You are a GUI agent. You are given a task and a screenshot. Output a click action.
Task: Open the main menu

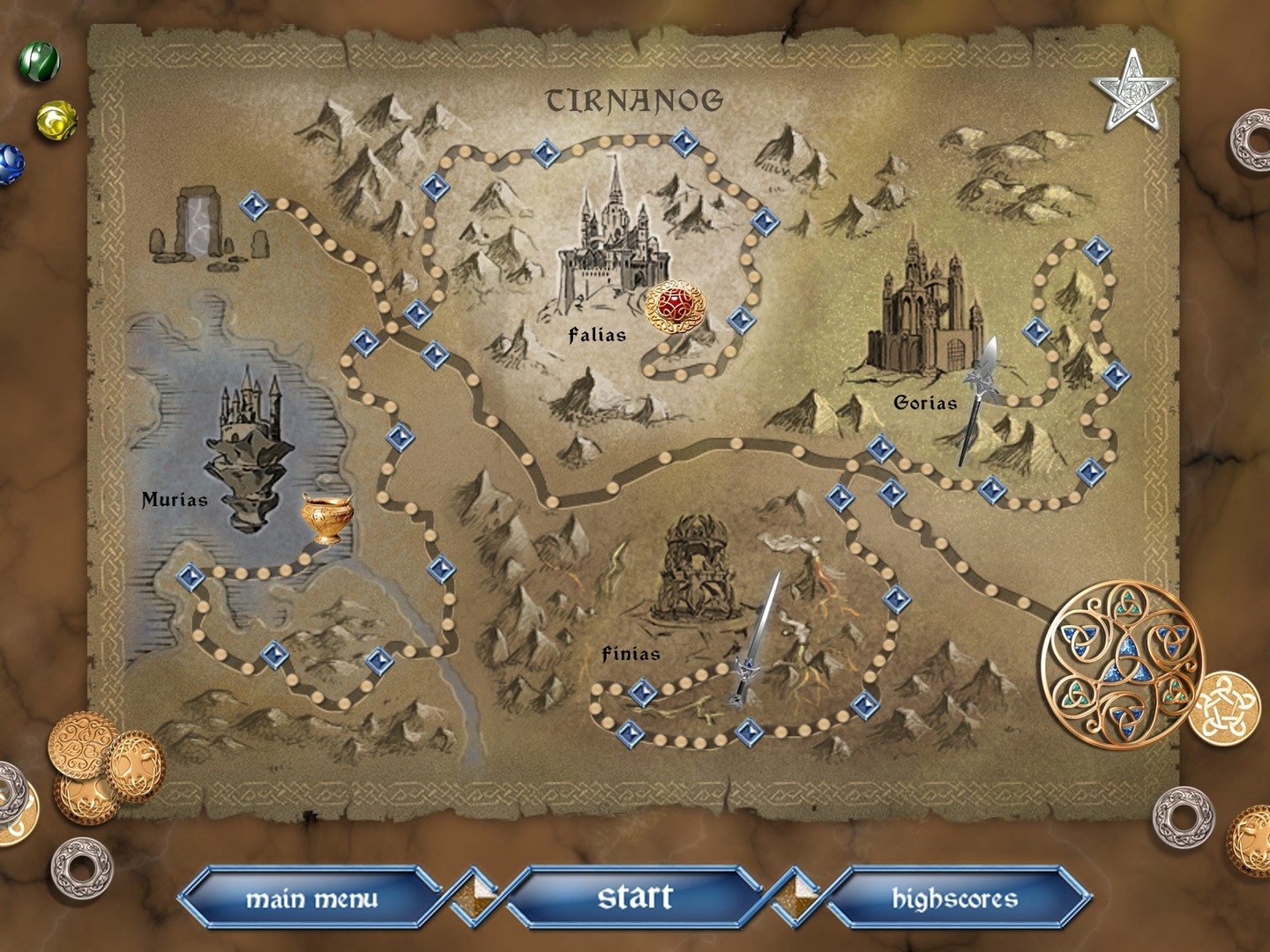tap(316, 900)
